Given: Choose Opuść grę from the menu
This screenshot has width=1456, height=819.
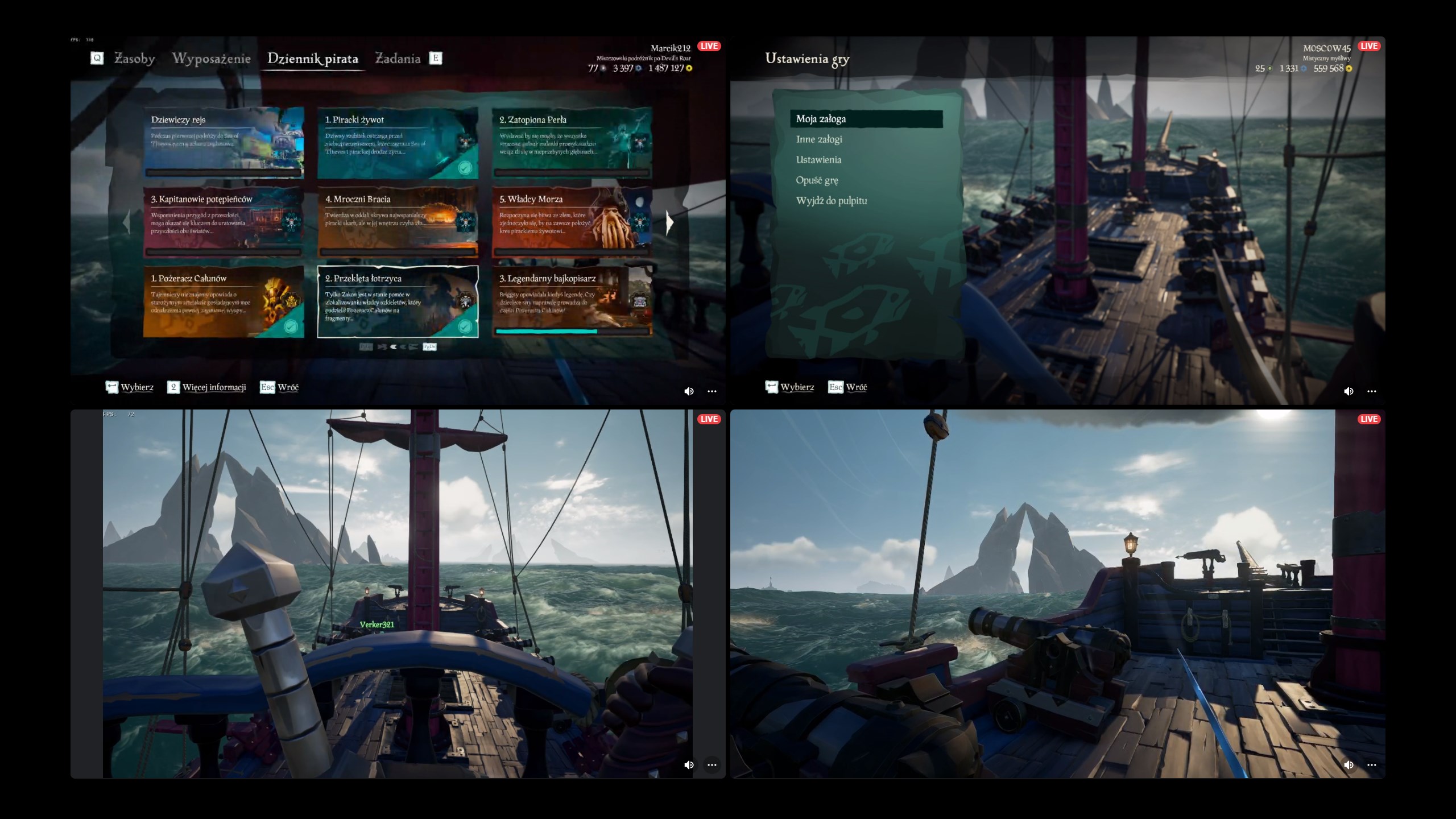Looking at the screenshot, I should [x=817, y=180].
